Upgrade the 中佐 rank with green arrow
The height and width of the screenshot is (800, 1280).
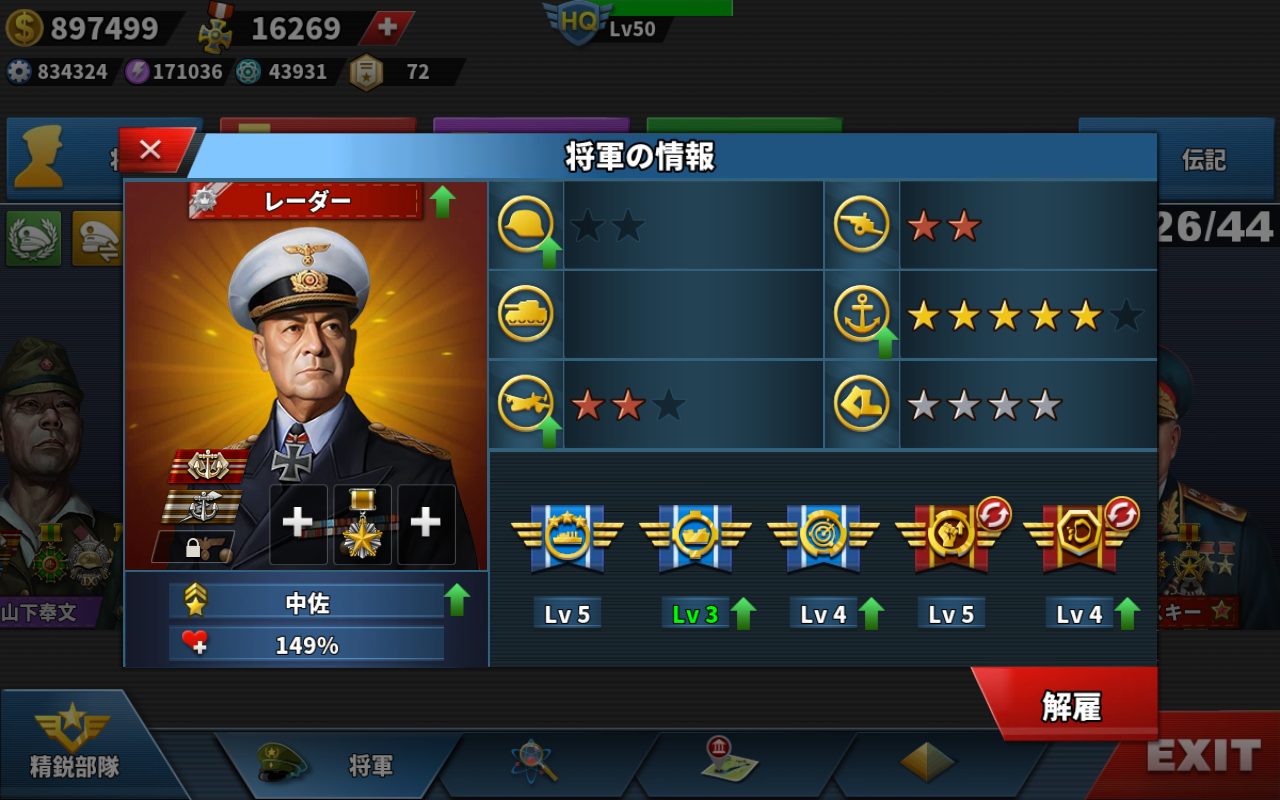pyautogui.click(x=457, y=600)
